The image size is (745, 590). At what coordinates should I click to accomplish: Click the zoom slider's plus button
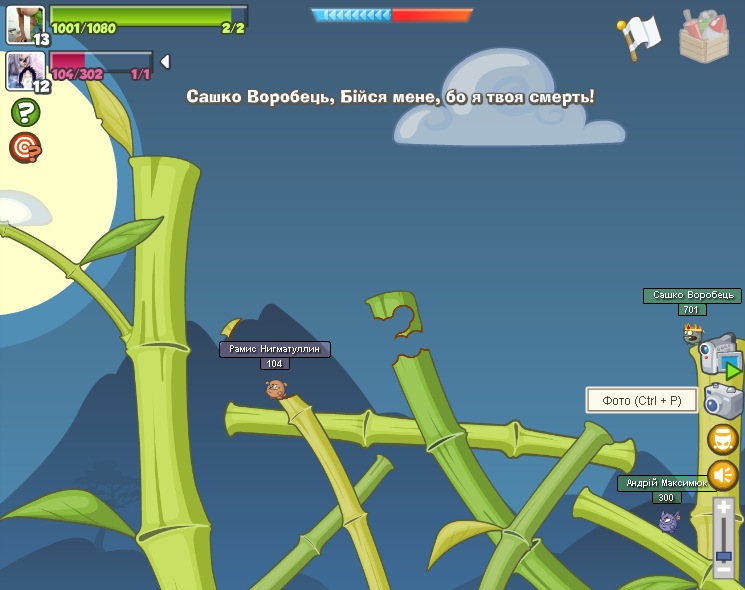(724, 509)
